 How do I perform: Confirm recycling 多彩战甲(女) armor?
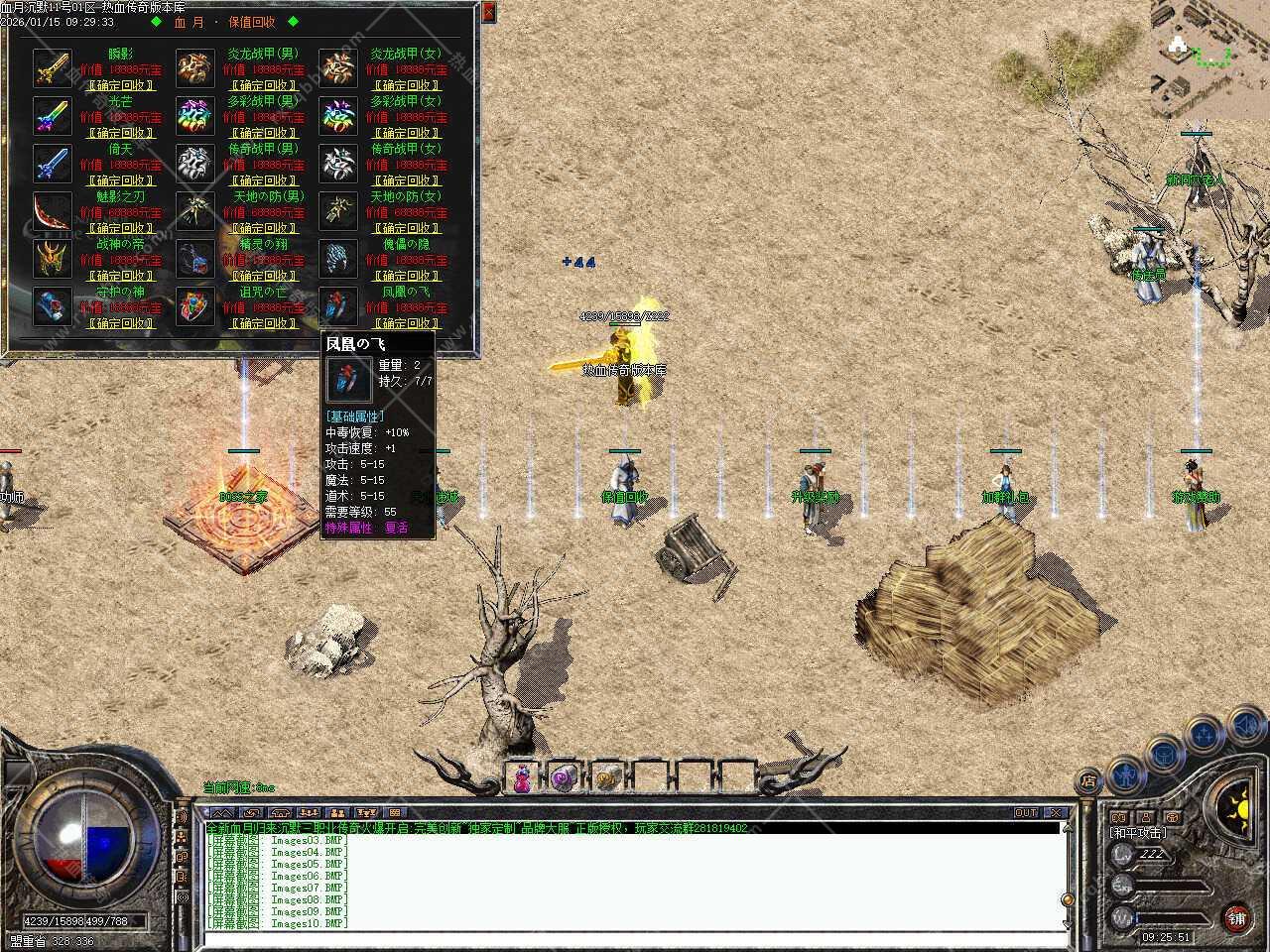[x=406, y=133]
